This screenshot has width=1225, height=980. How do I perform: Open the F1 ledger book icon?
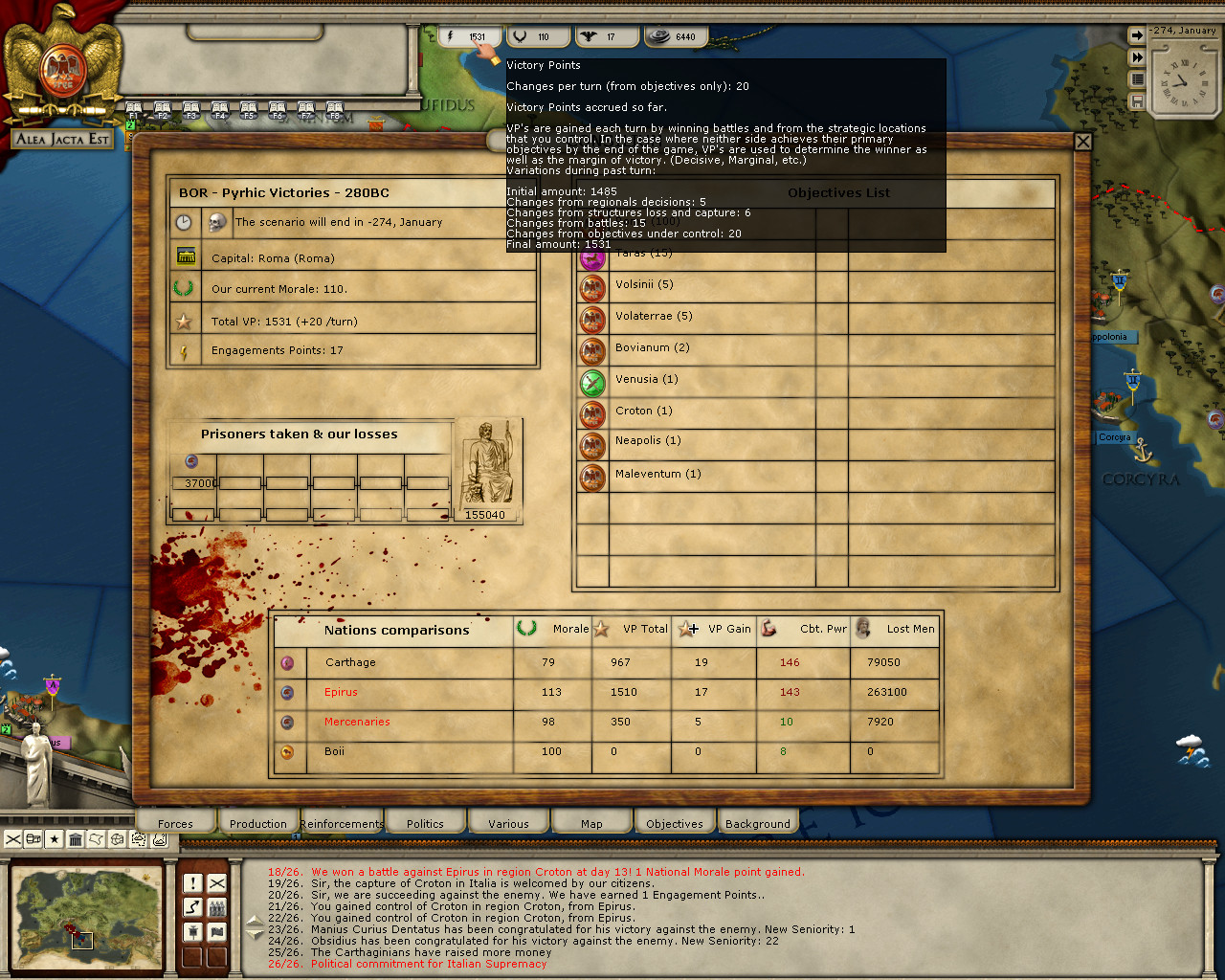pos(134,105)
